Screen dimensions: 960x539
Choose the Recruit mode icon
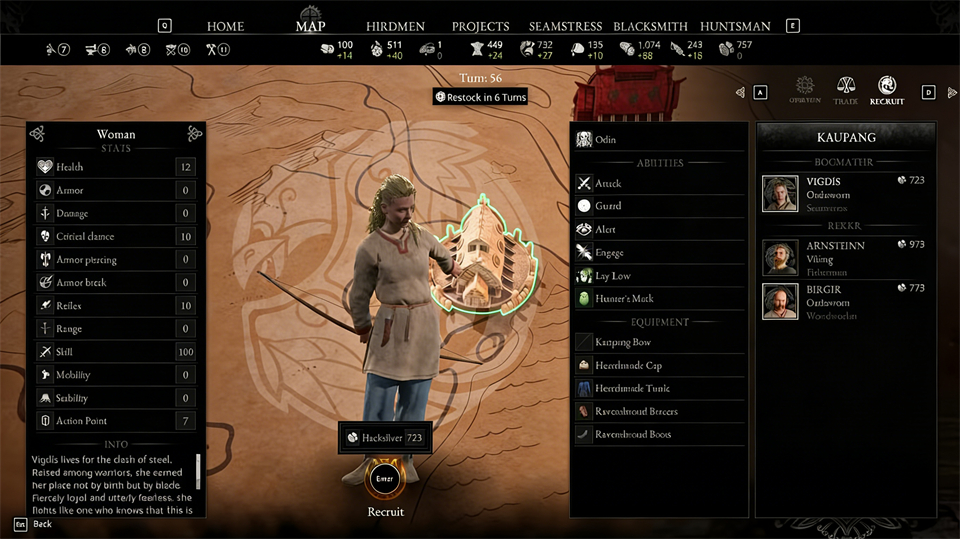click(x=886, y=90)
